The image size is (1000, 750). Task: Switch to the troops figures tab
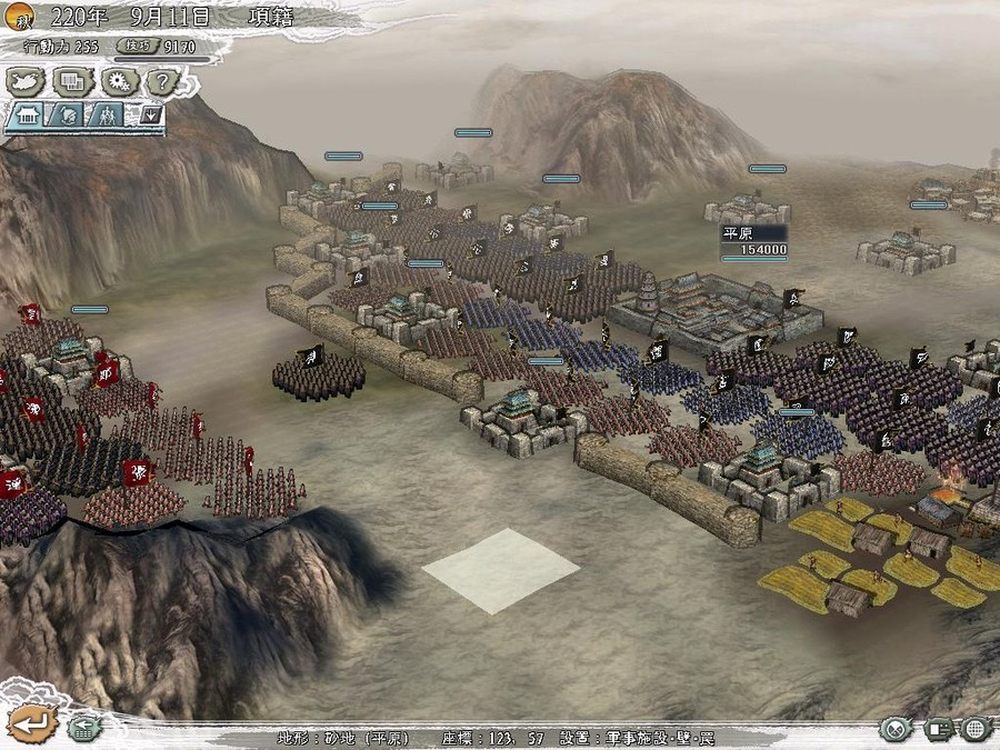(107, 115)
